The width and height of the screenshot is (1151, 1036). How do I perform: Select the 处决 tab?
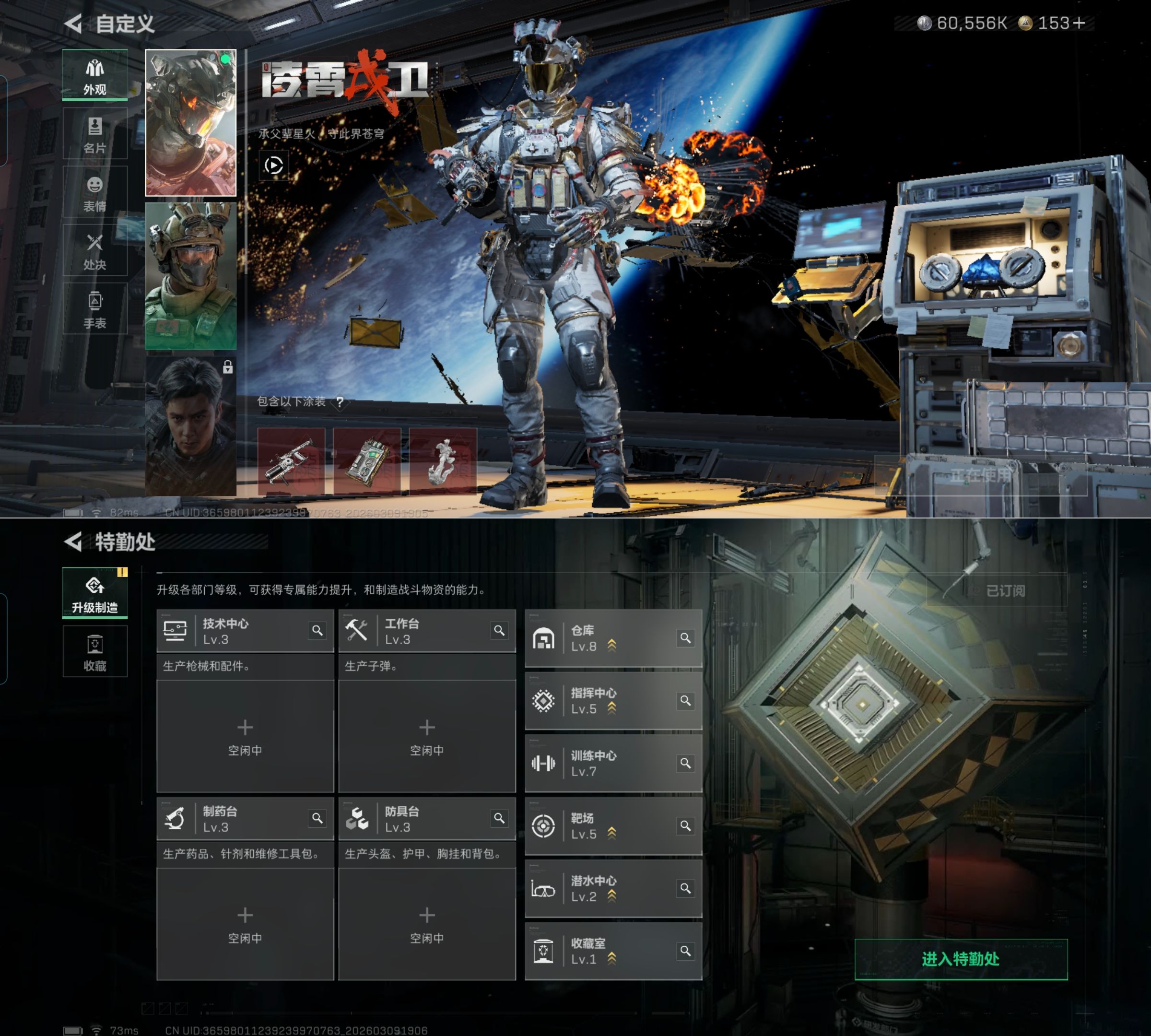[x=95, y=251]
